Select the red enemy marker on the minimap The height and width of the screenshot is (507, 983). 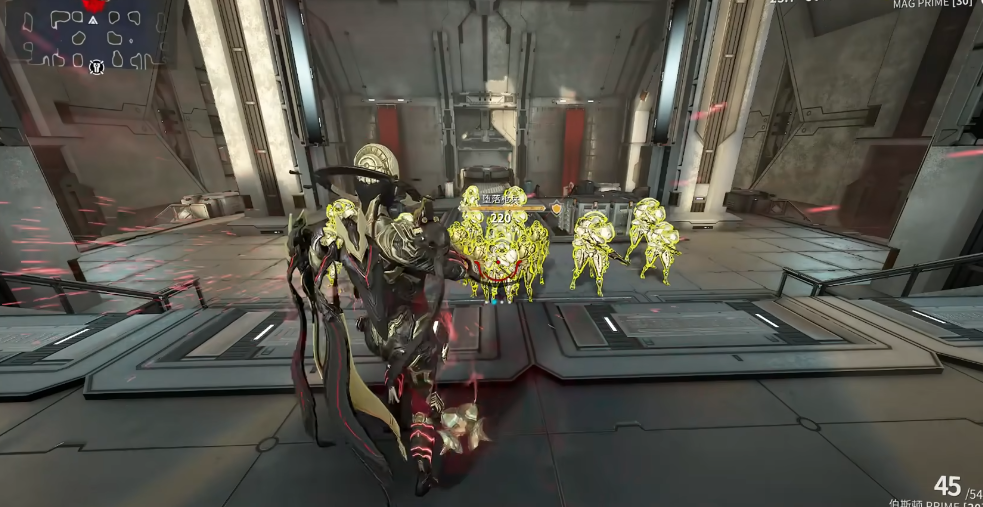point(94,5)
